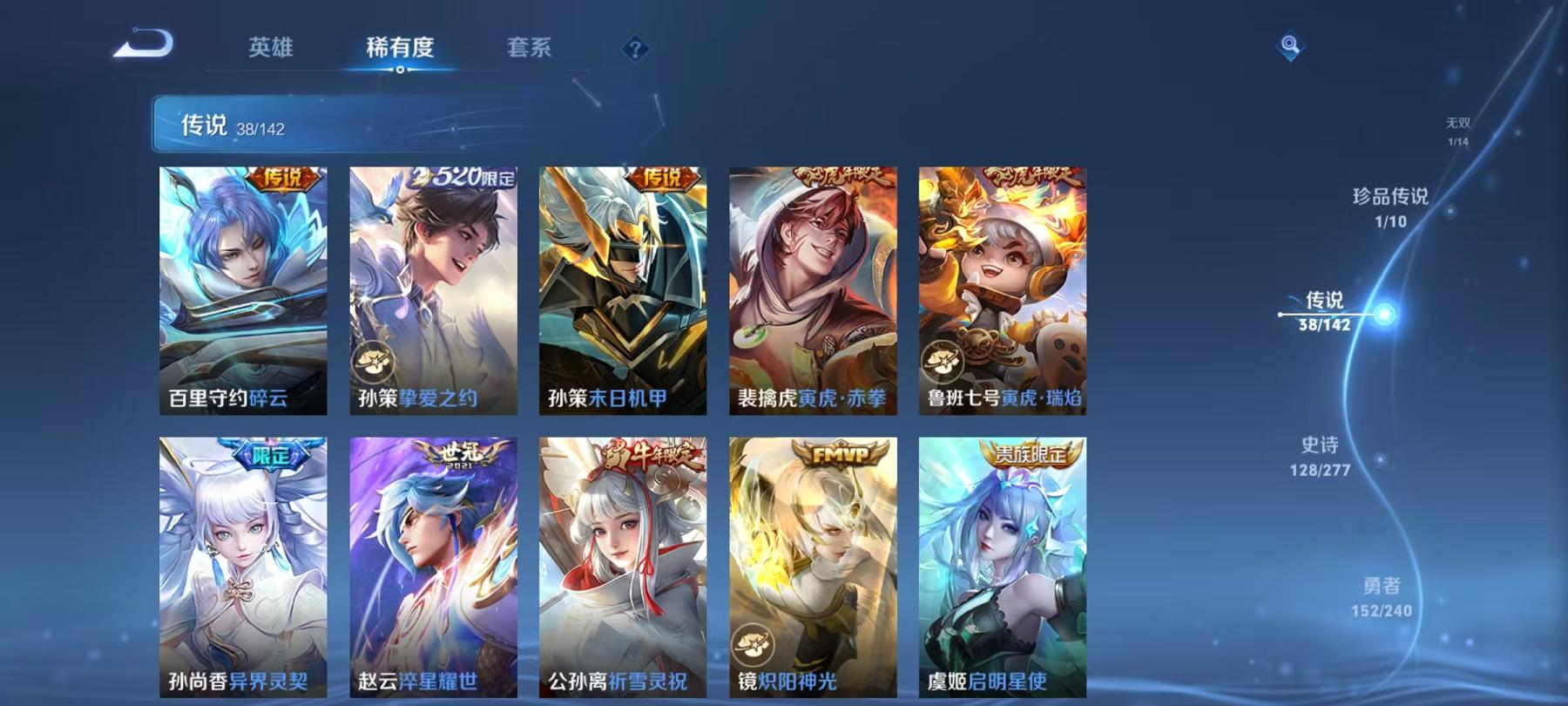Switch to the 英雄 tab
Viewport: 1568px width, 706px height.
(x=272, y=50)
